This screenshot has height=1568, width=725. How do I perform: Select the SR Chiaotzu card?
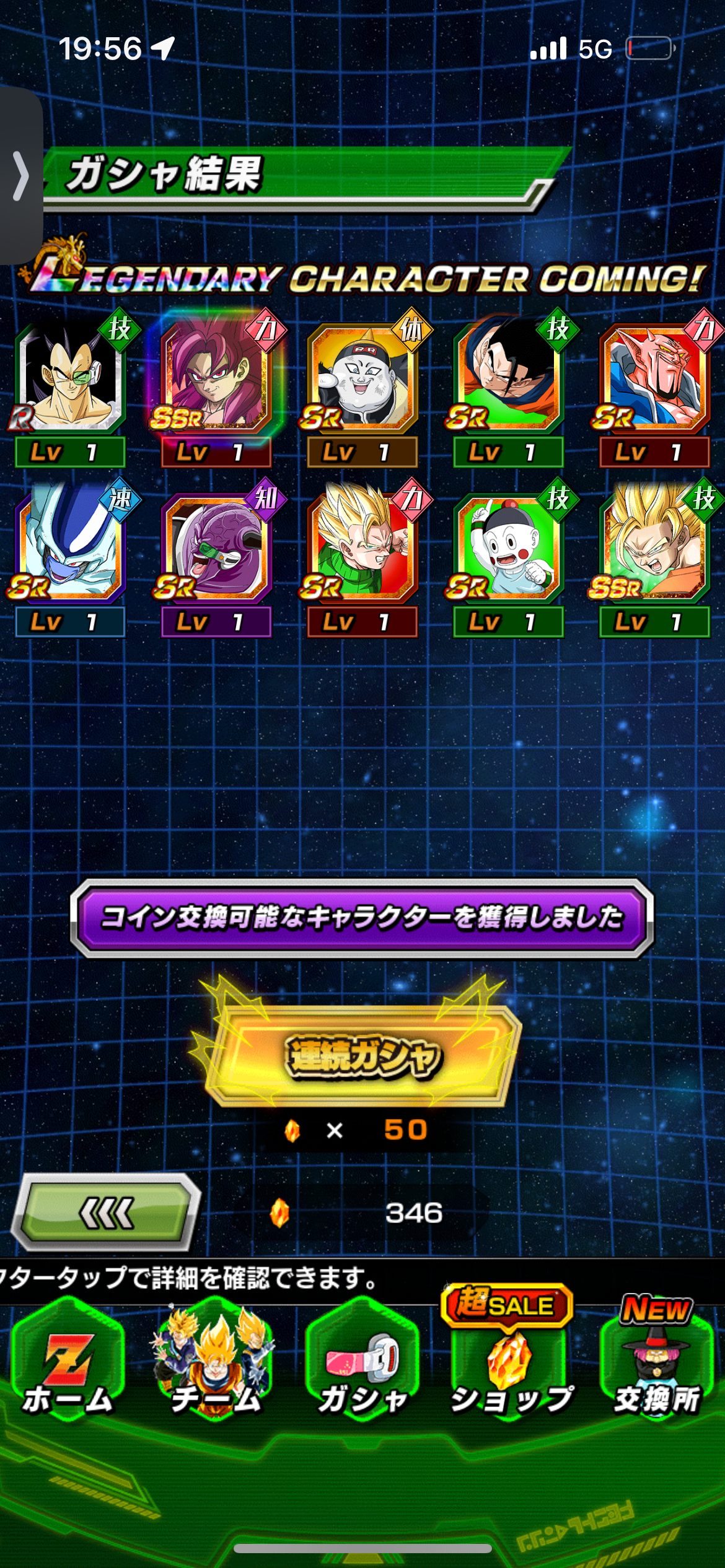coord(508,548)
